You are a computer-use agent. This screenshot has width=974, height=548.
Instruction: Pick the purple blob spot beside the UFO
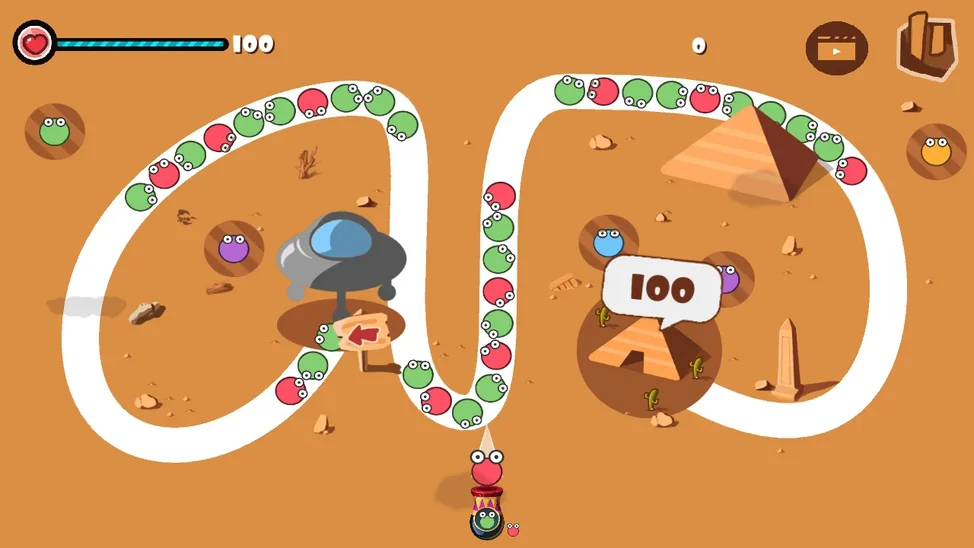233,248
